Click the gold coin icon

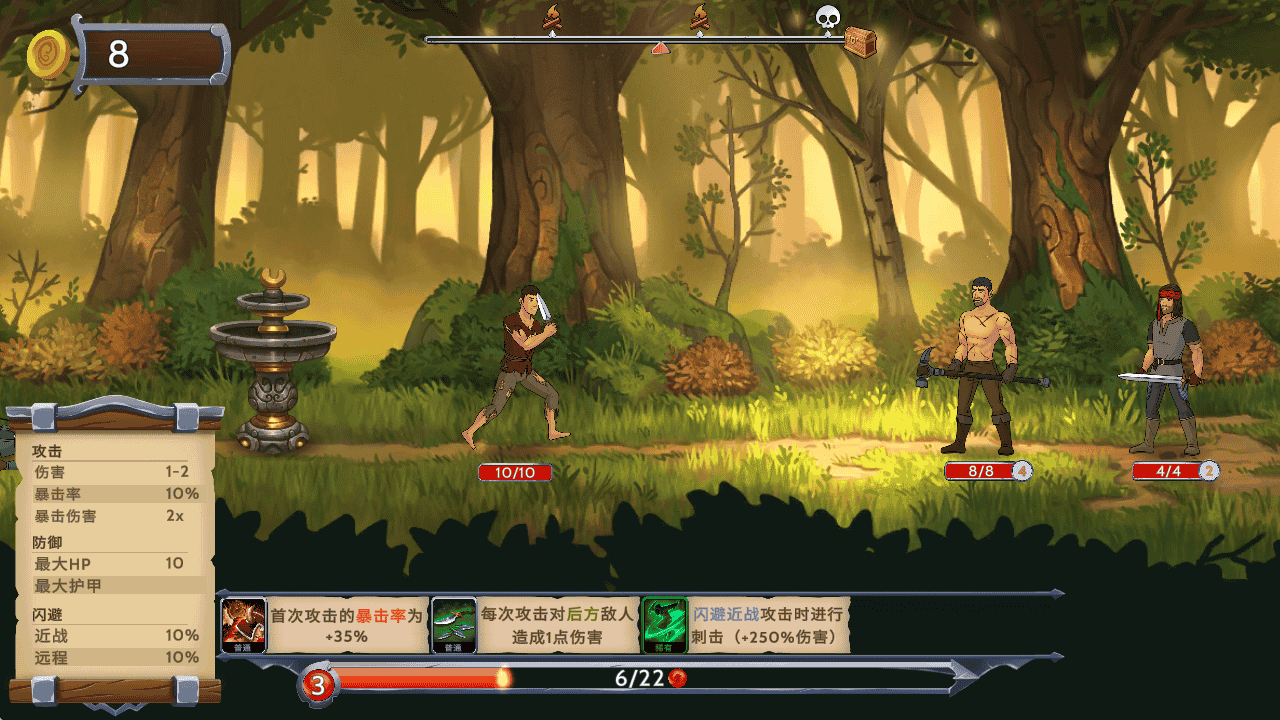tap(49, 54)
